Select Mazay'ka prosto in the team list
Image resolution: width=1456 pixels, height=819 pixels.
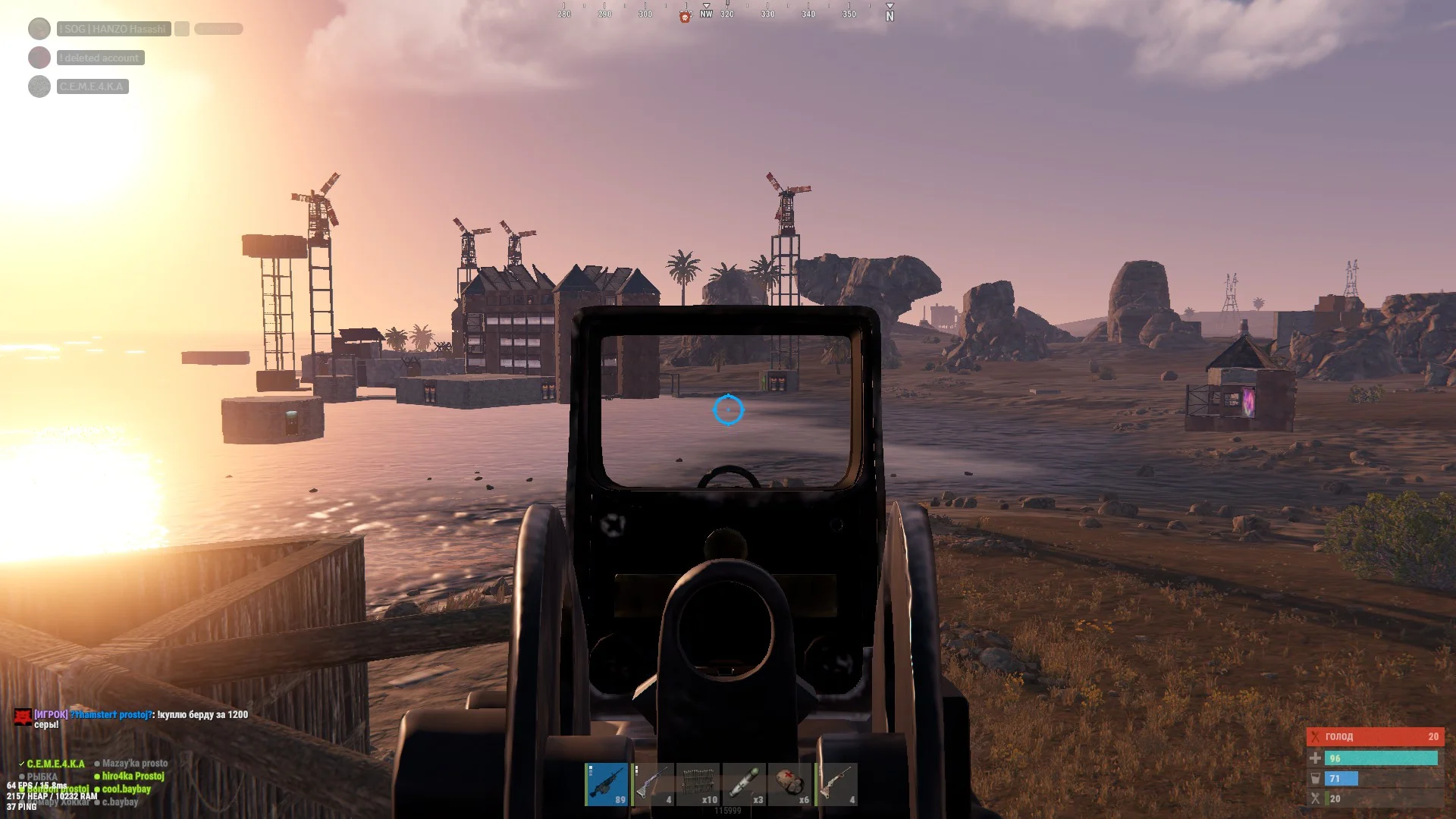coord(135,764)
